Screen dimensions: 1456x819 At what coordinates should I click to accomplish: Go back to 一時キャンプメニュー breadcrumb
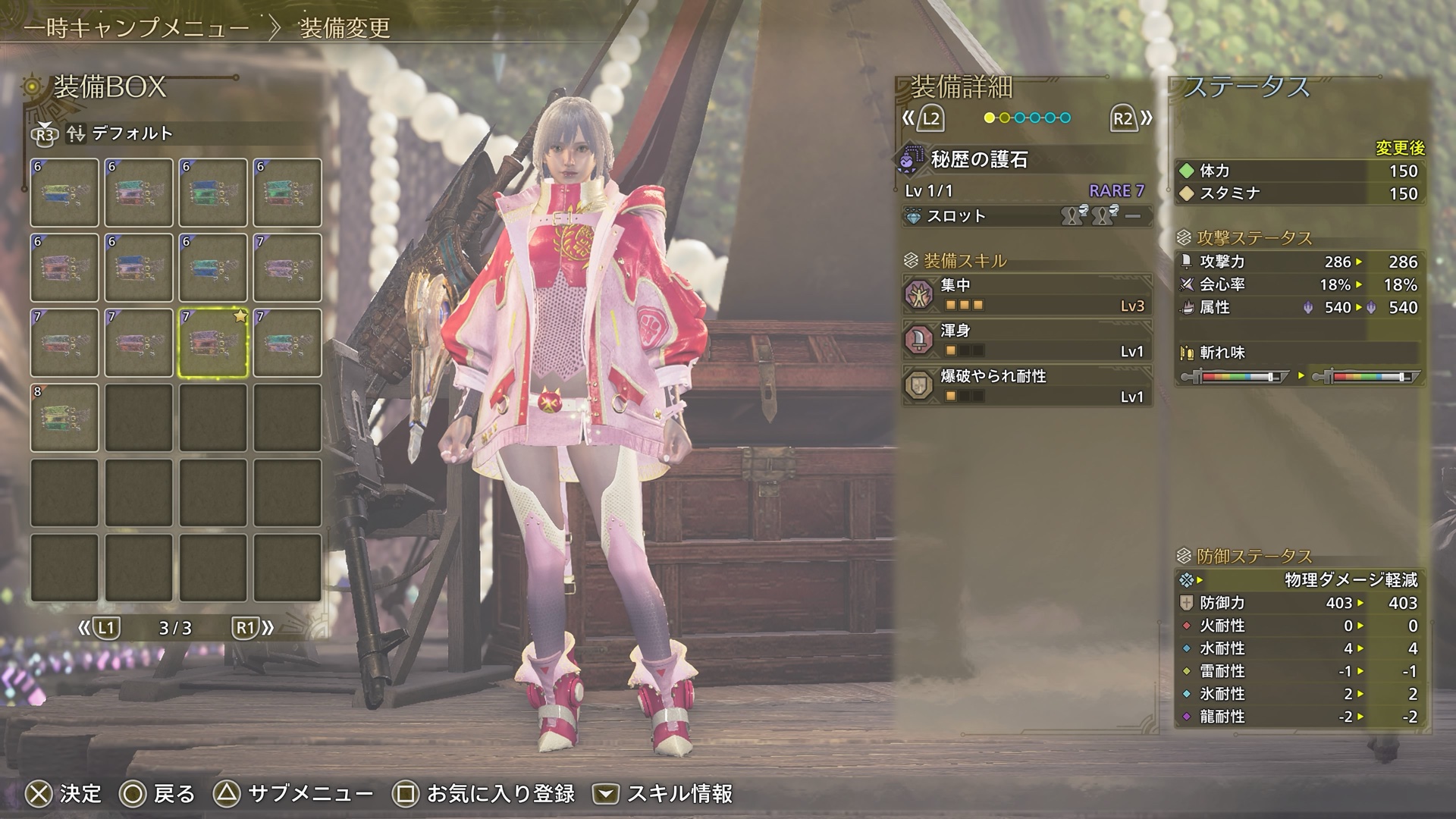[136, 29]
